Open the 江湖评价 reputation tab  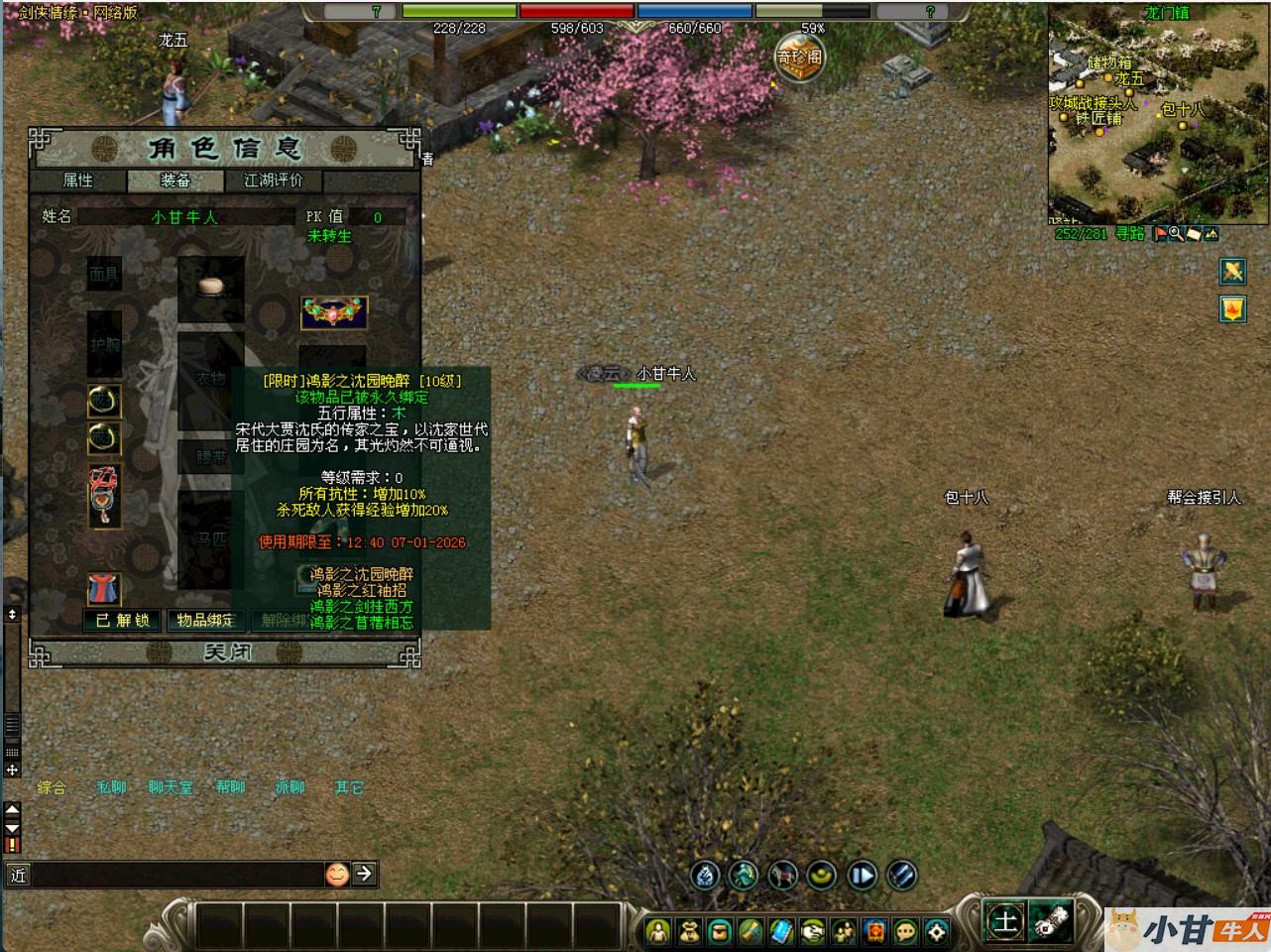pos(273,179)
